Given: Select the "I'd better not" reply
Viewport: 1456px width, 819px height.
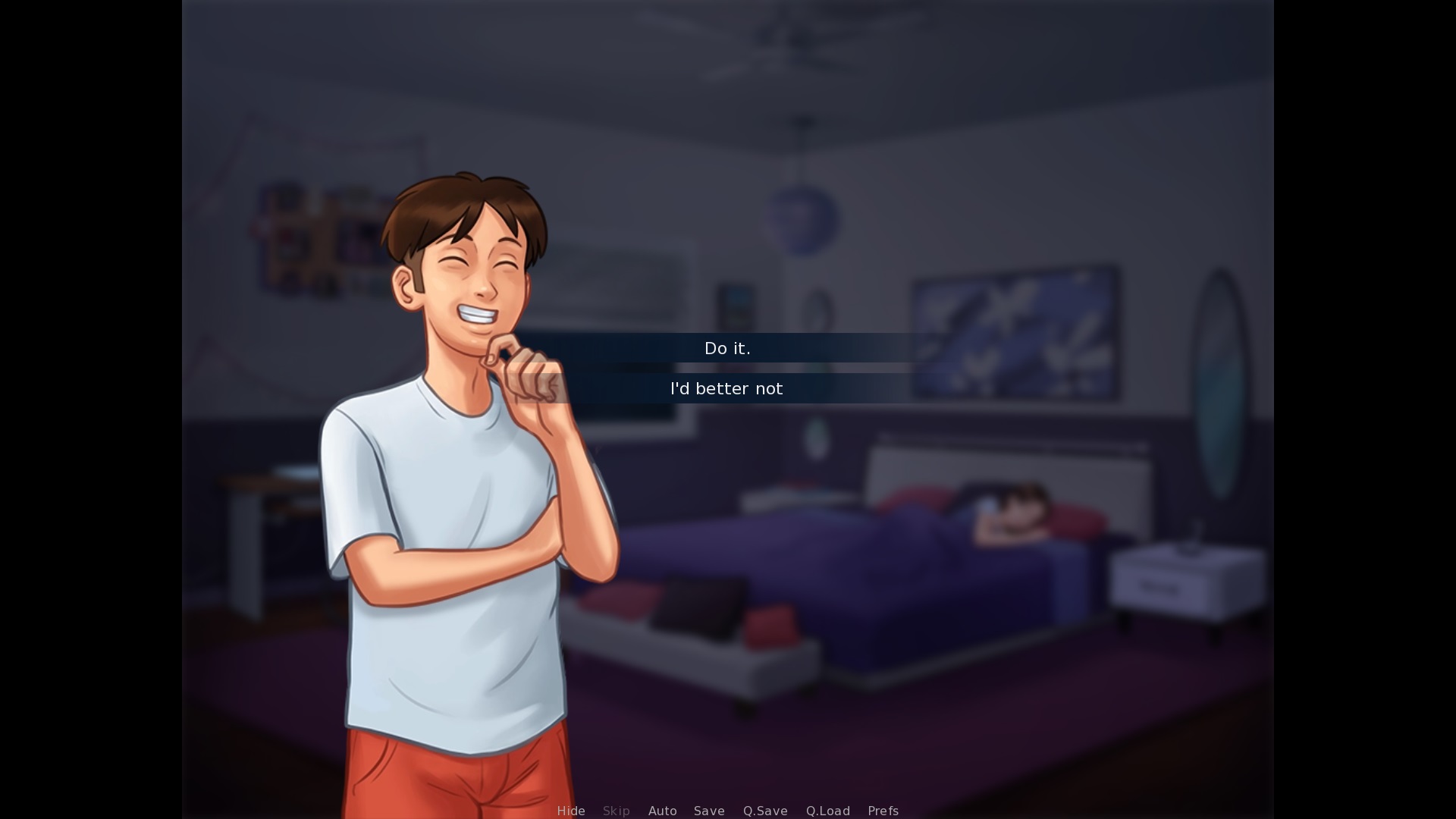Looking at the screenshot, I should (726, 388).
